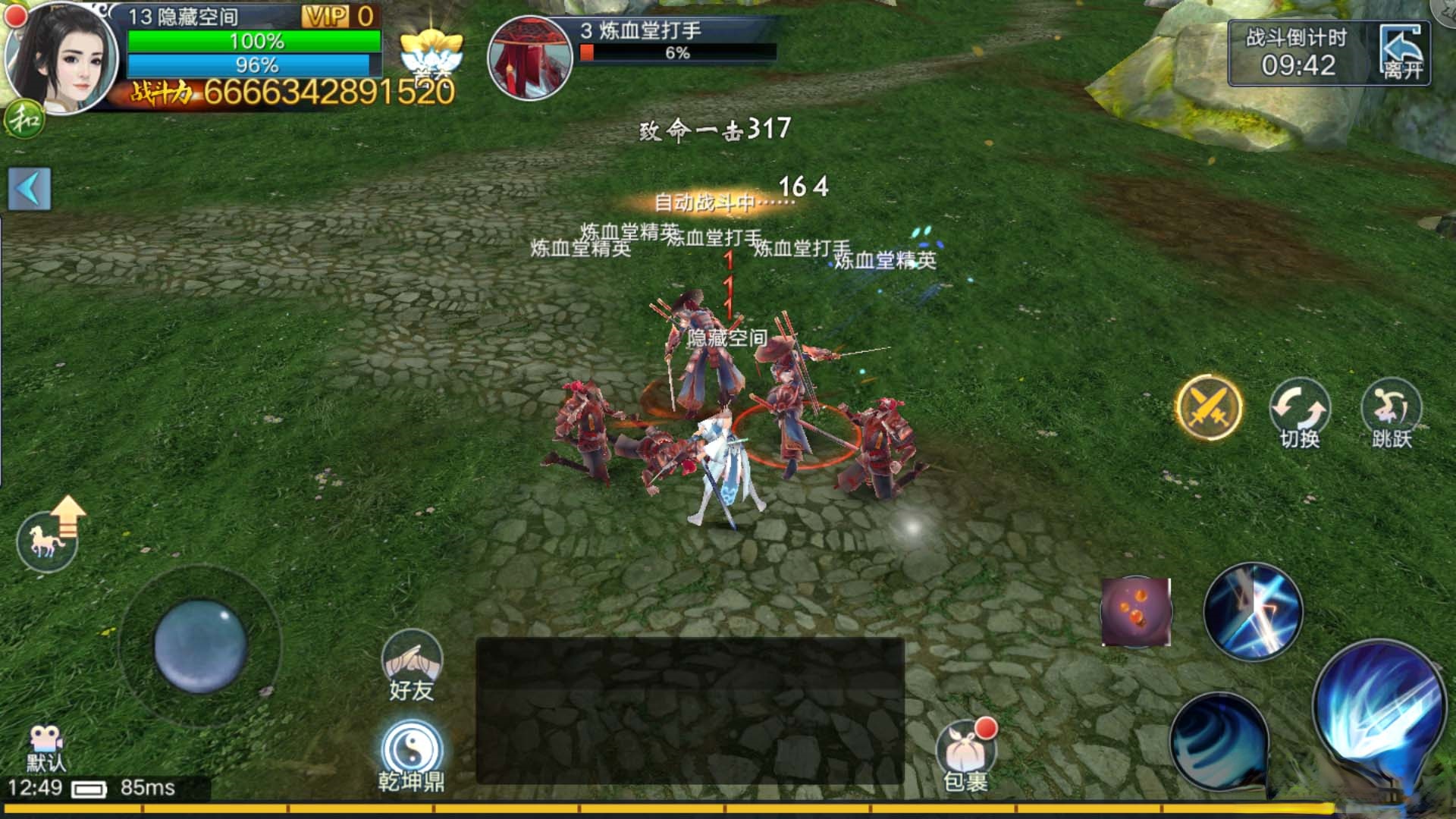Image resolution: width=1456 pixels, height=819 pixels.
Task: Tap the virtual joystick knob
Action: [x=200, y=646]
